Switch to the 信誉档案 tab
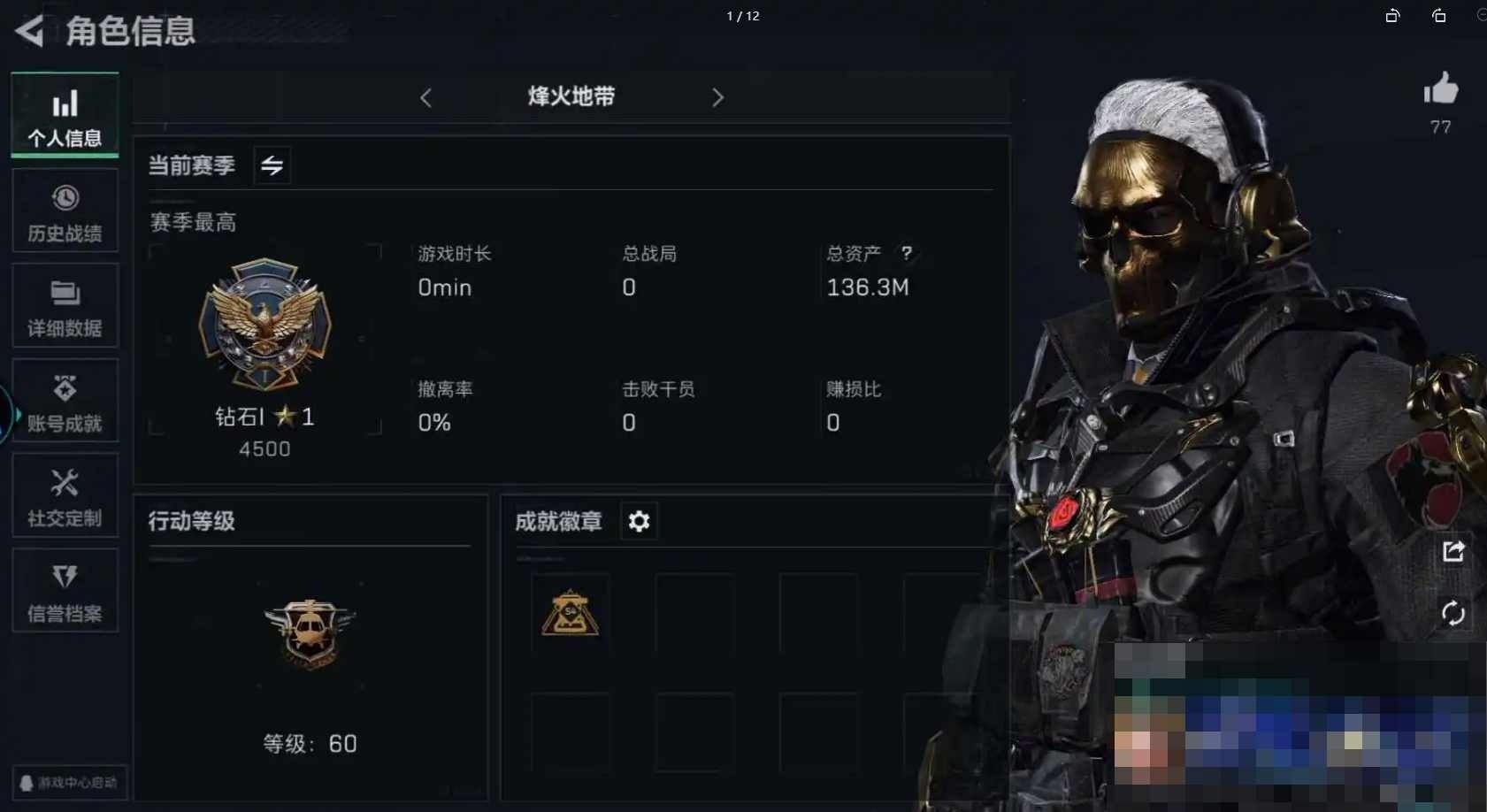Image resolution: width=1487 pixels, height=812 pixels. coord(65,591)
